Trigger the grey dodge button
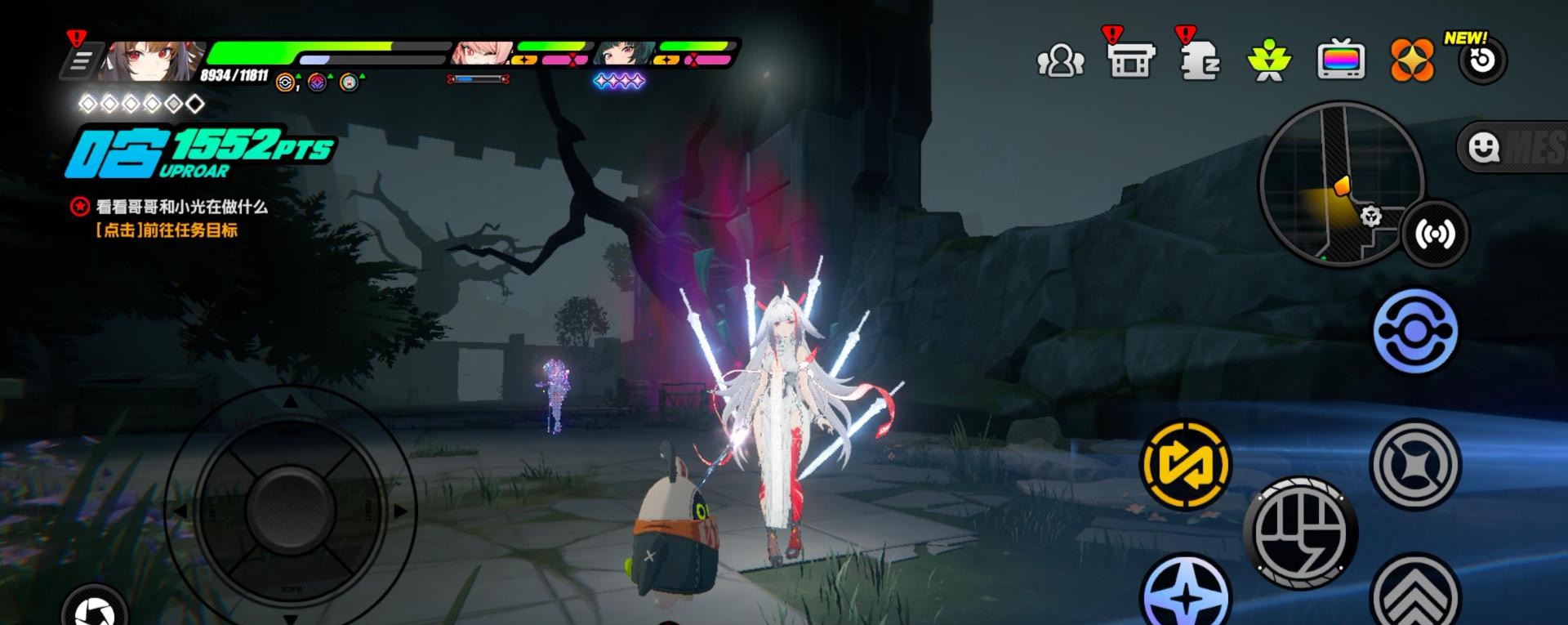This screenshot has width=1568, height=625. (1415, 464)
